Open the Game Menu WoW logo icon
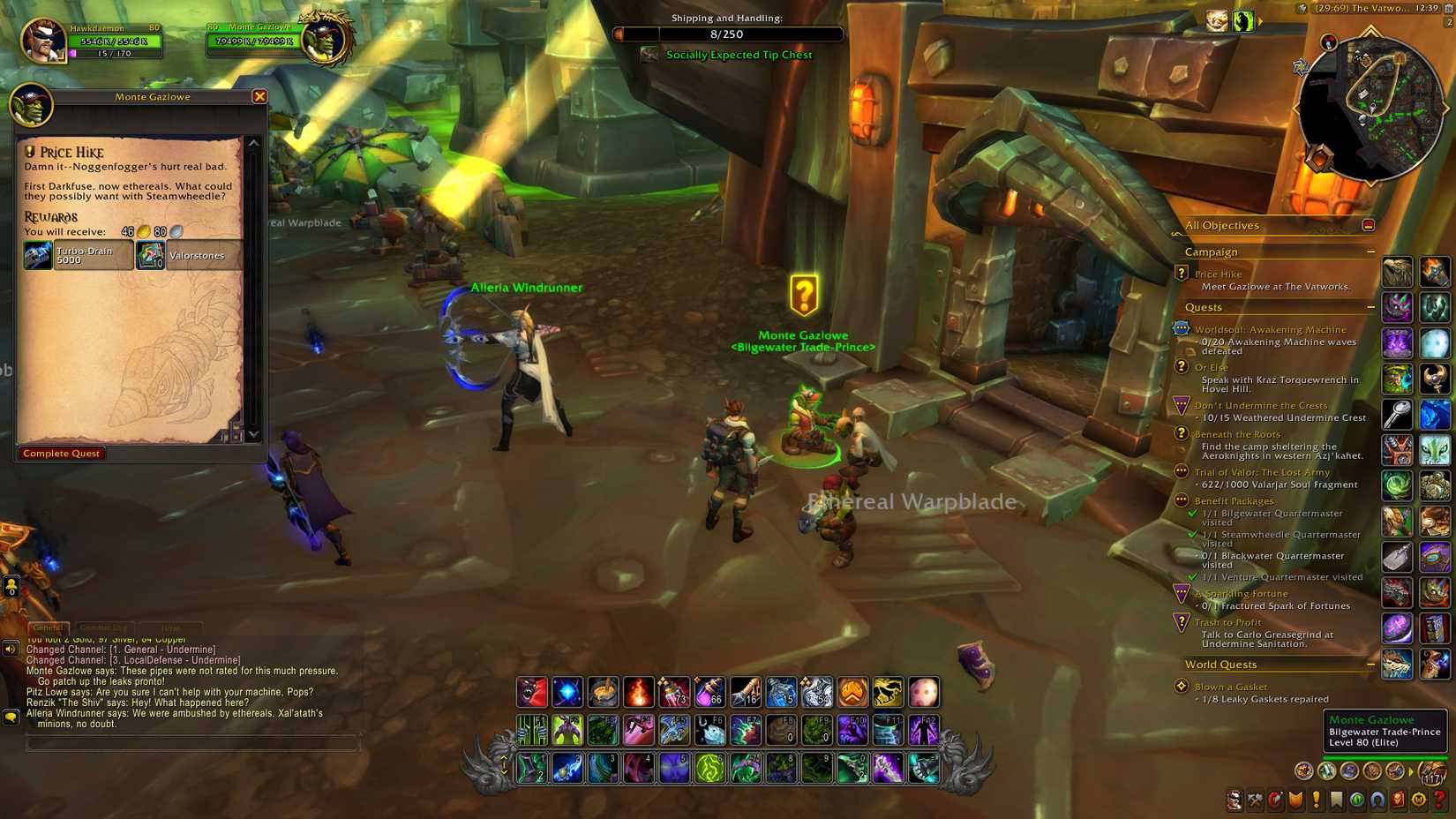The image size is (1456, 819). [x=1421, y=801]
